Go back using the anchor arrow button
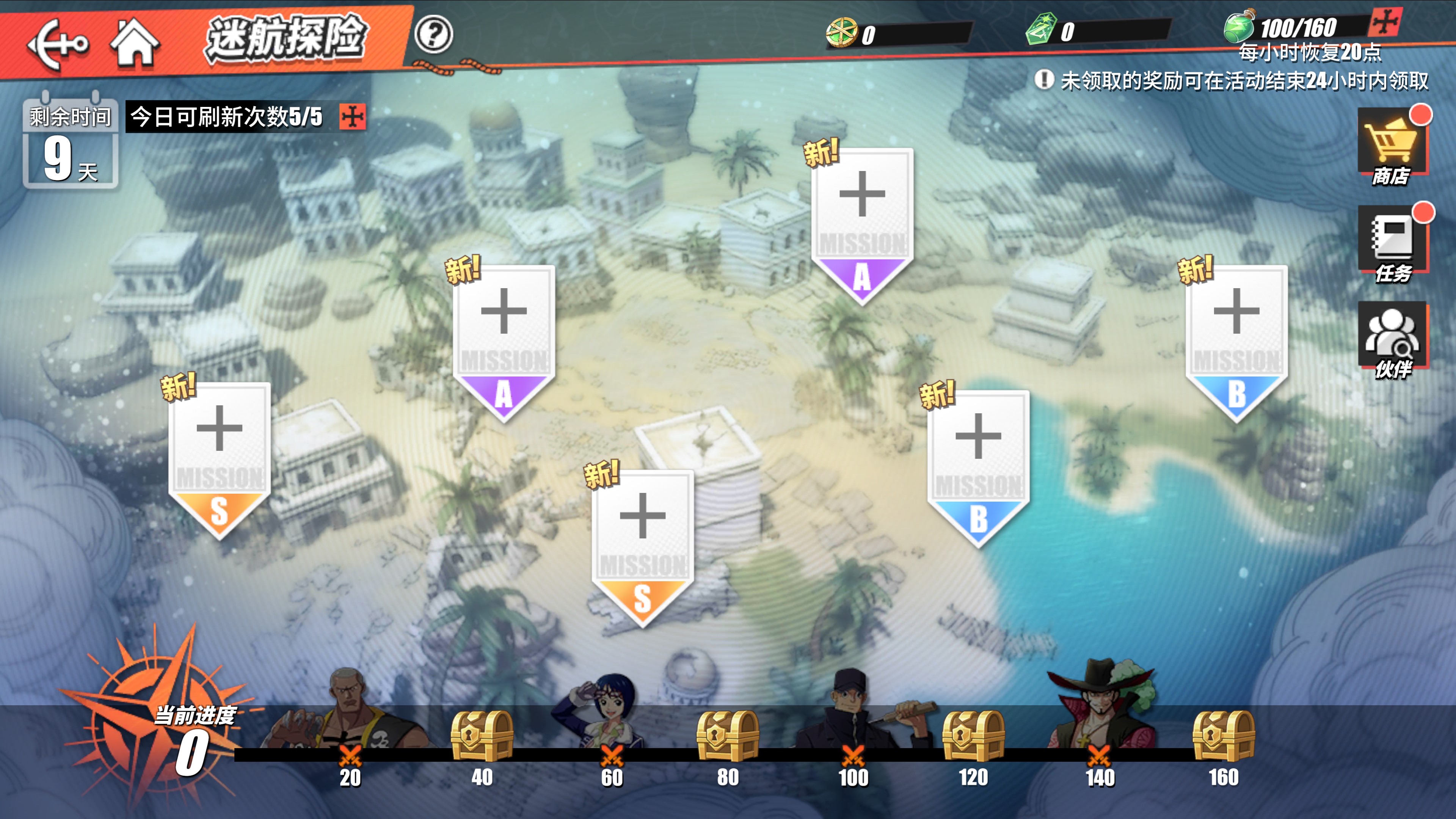Viewport: 1456px width, 819px height. [x=58, y=43]
